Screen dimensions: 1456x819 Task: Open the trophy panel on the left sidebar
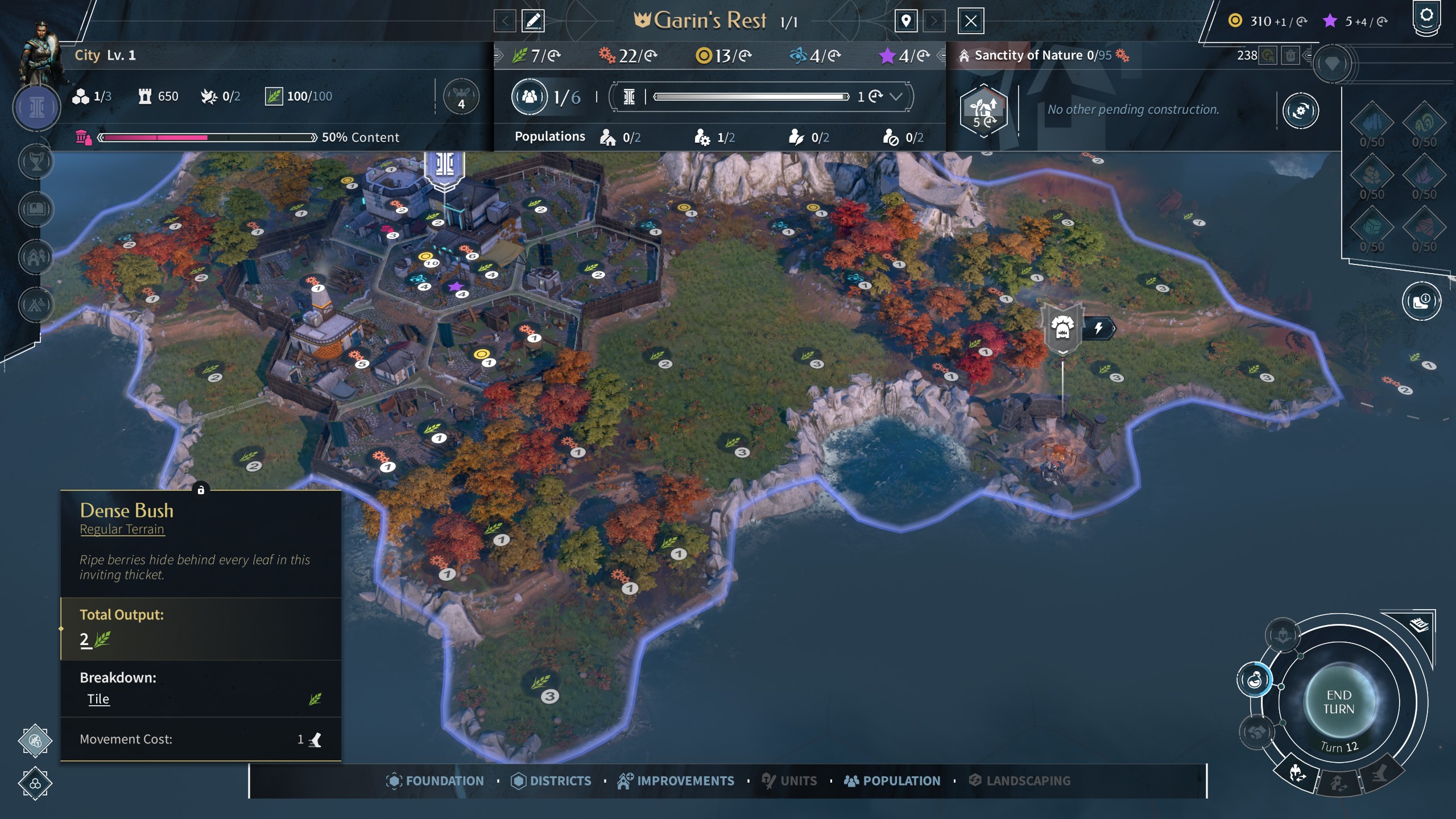point(36,162)
